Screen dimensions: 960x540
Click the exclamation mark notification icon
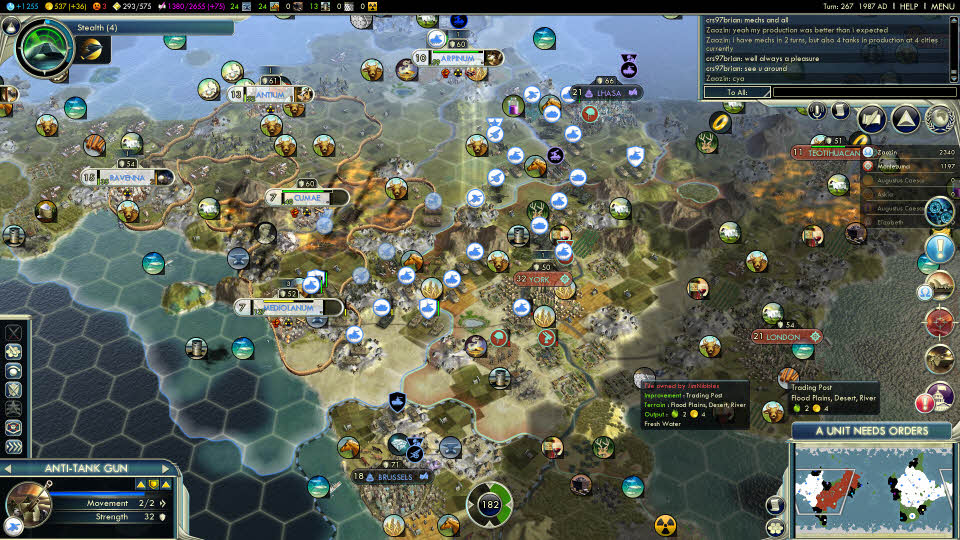click(x=939, y=247)
